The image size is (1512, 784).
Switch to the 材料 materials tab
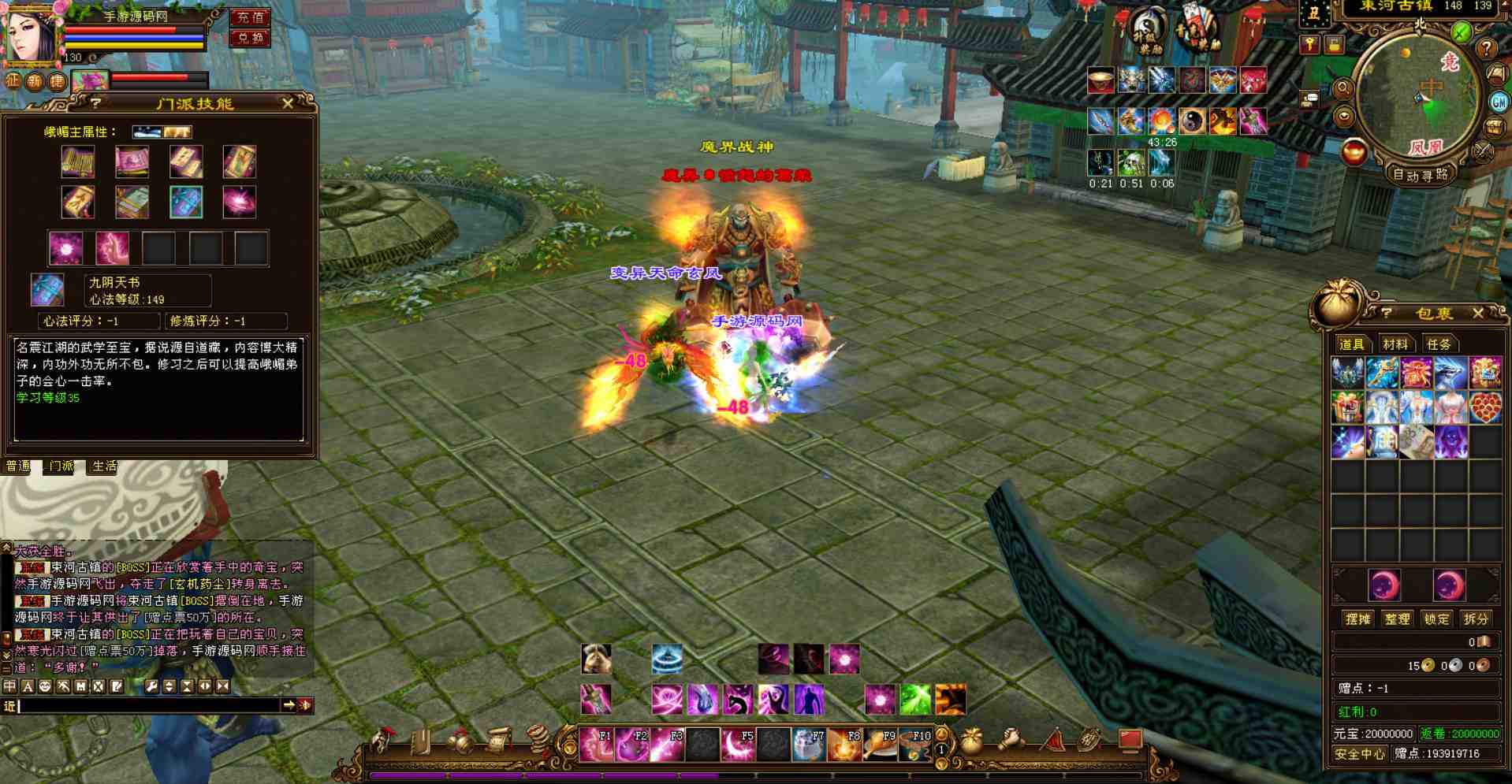pyautogui.click(x=1395, y=344)
